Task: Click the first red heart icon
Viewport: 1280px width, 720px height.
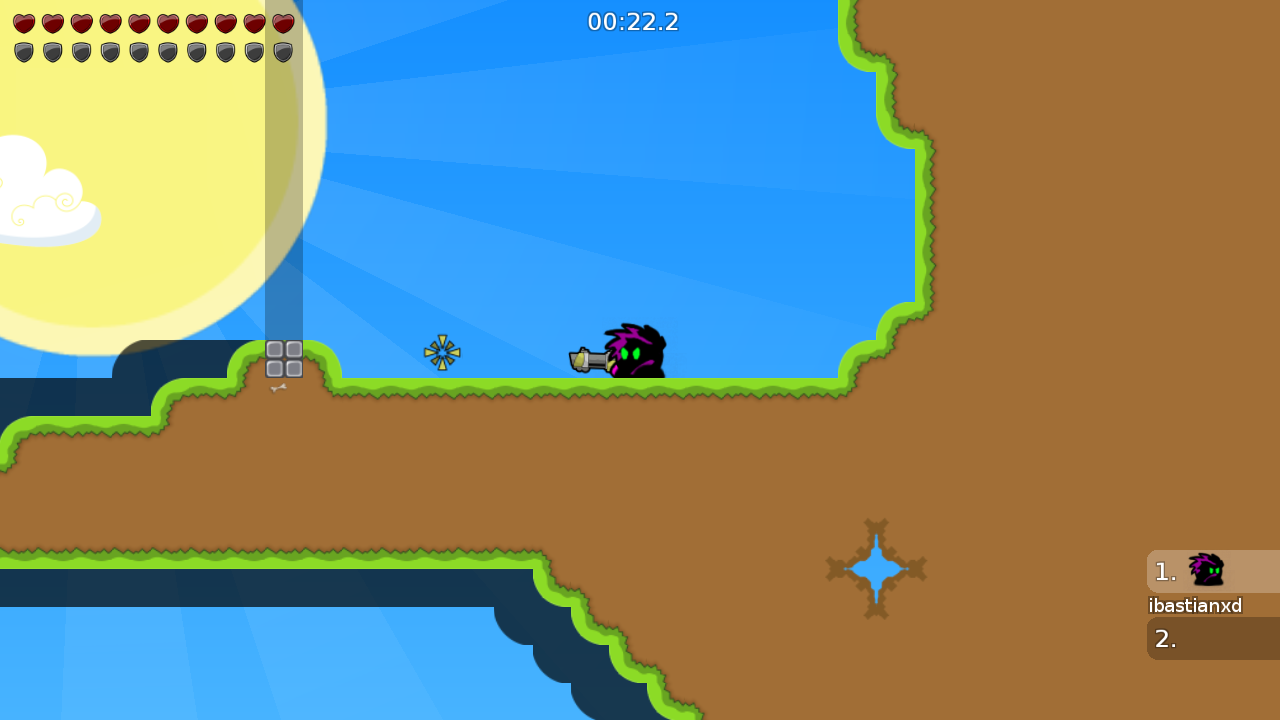Action: click(x=24, y=22)
